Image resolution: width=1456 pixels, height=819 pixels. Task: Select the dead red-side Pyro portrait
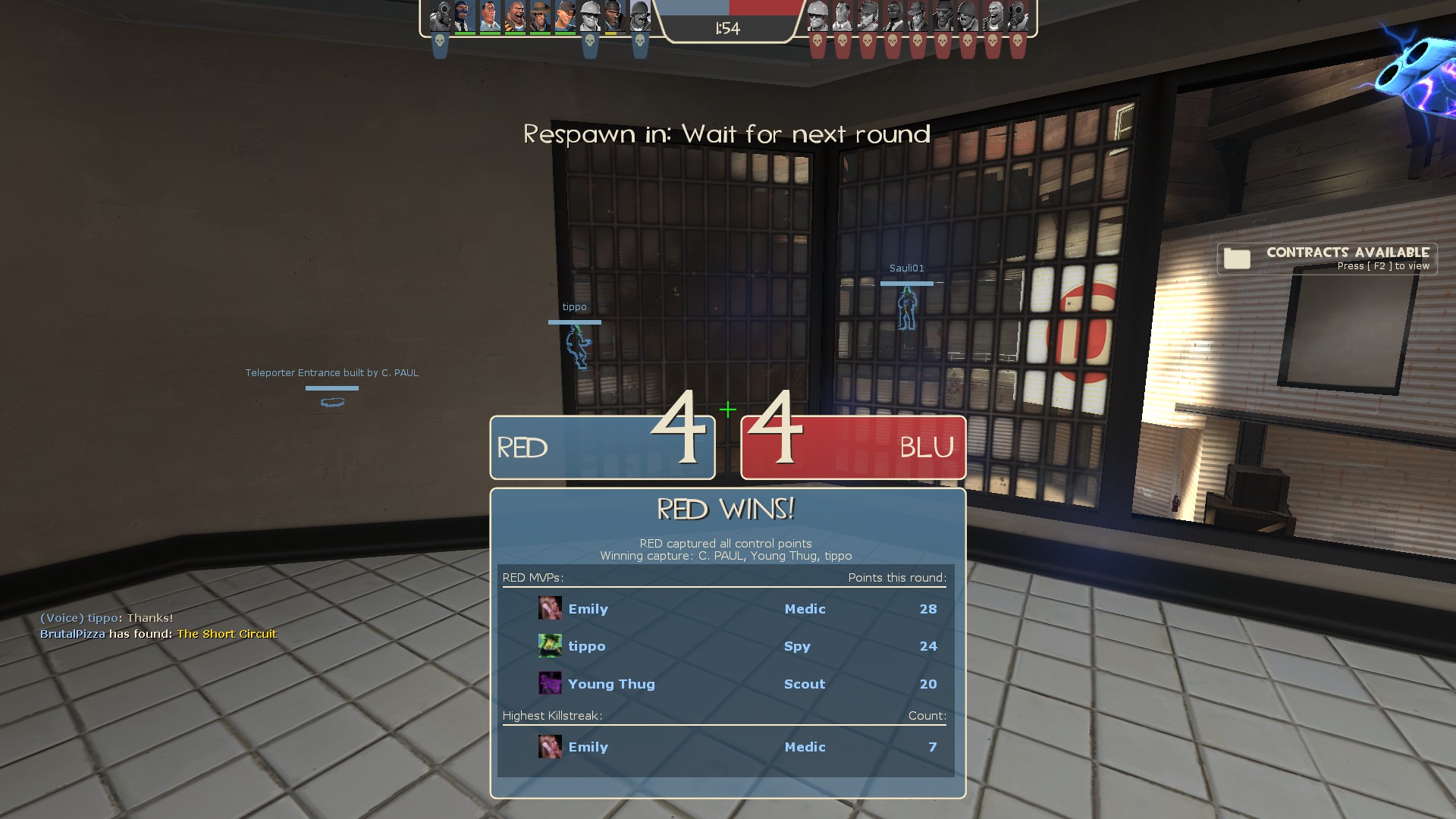[x=1018, y=16]
